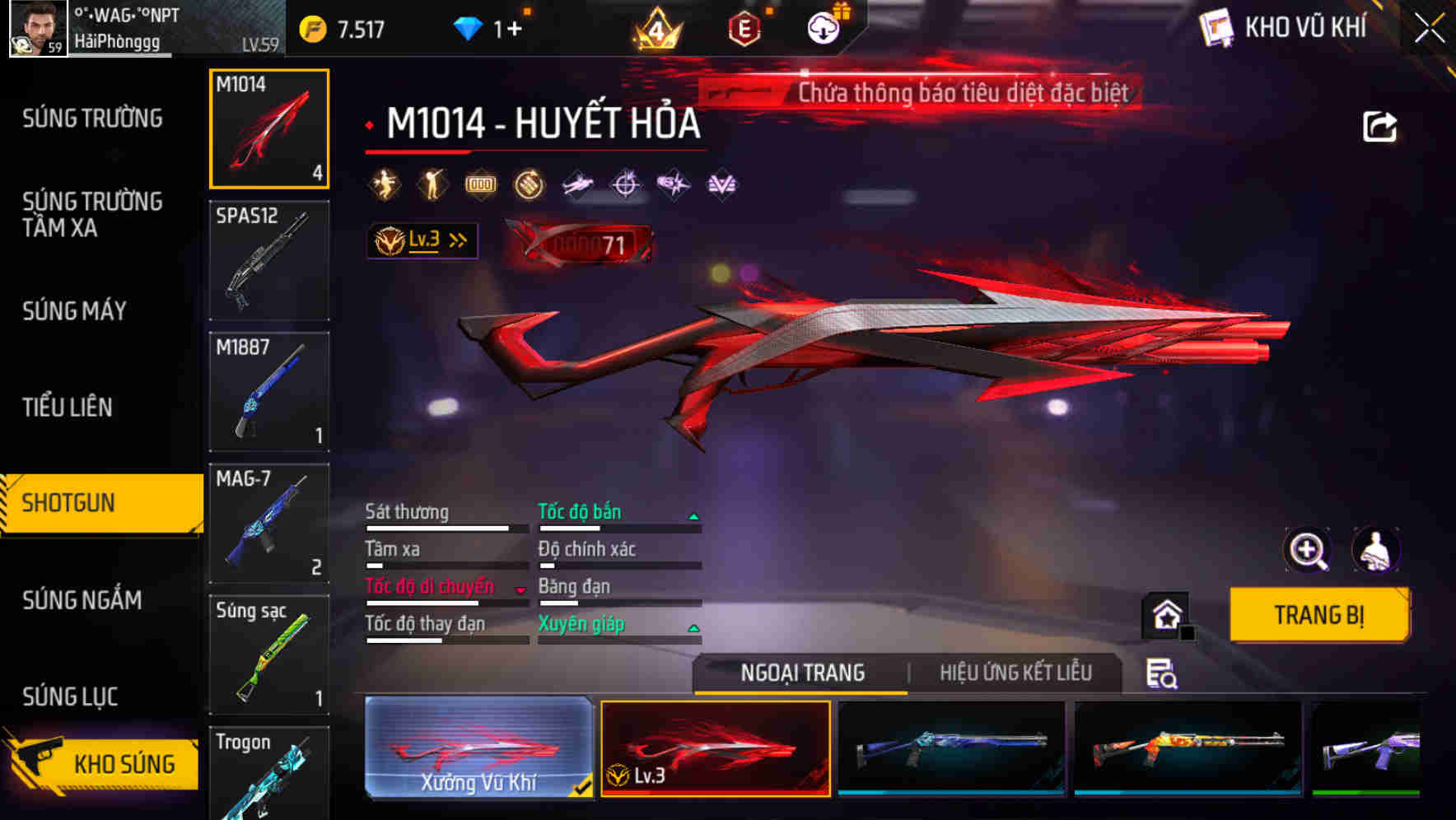Stay on the NGOẠI TRANG tab
Image resolution: width=1456 pixels, height=820 pixels.
point(800,673)
